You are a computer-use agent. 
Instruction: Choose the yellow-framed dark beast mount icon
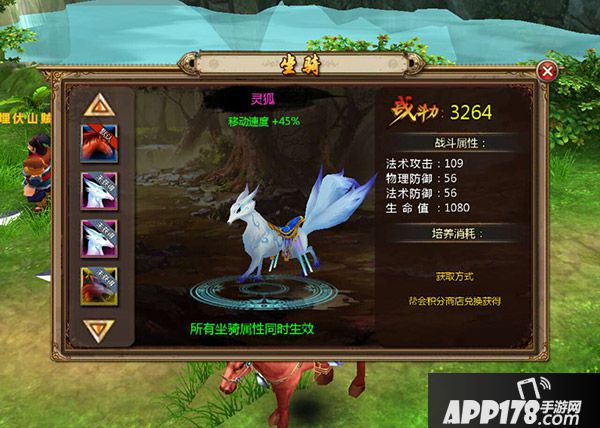pyautogui.click(x=99, y=287)
